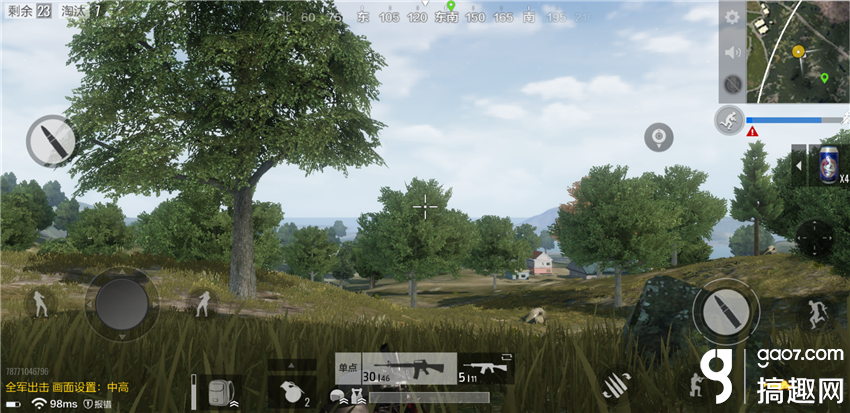Tap the jump button

click(814, 314)
